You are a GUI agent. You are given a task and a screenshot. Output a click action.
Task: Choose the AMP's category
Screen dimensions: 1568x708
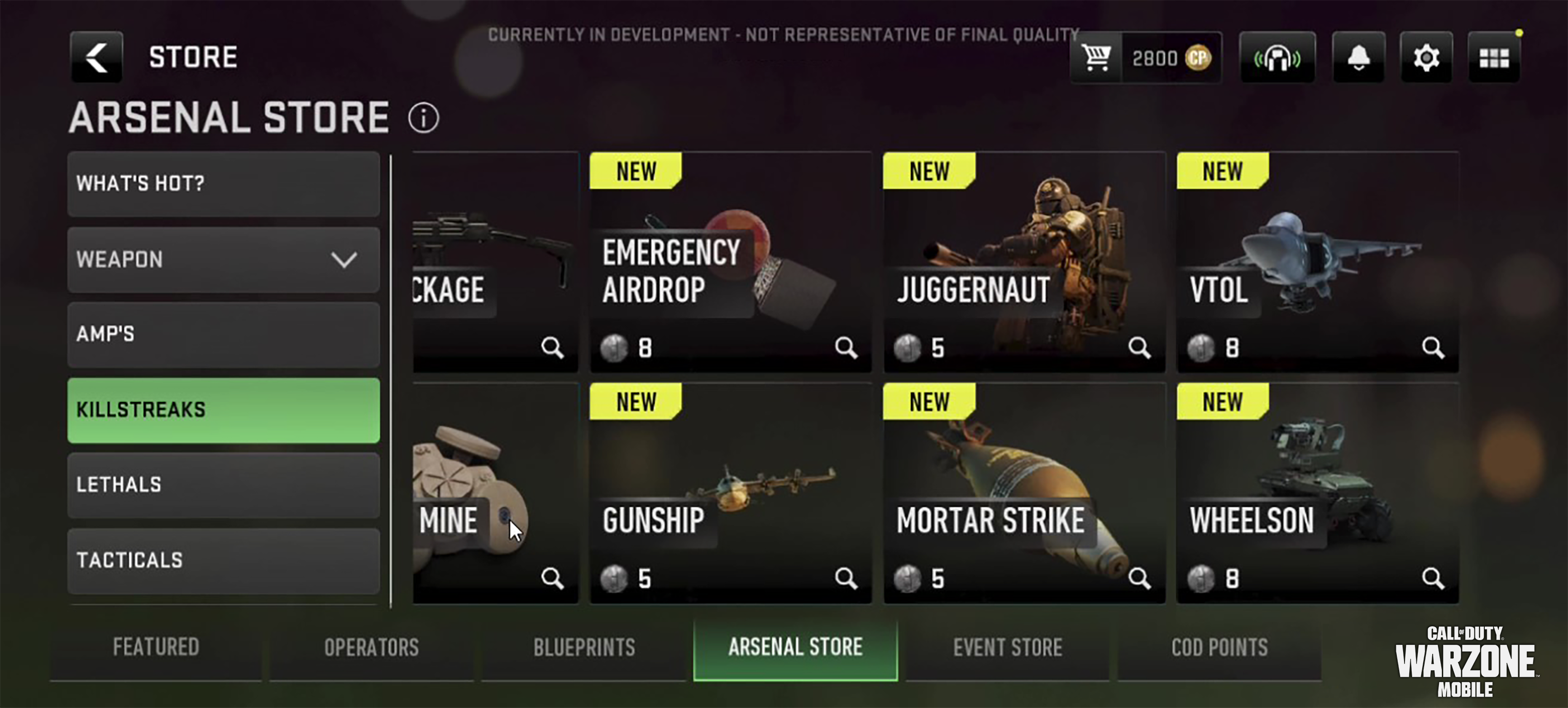click(223, 334)
